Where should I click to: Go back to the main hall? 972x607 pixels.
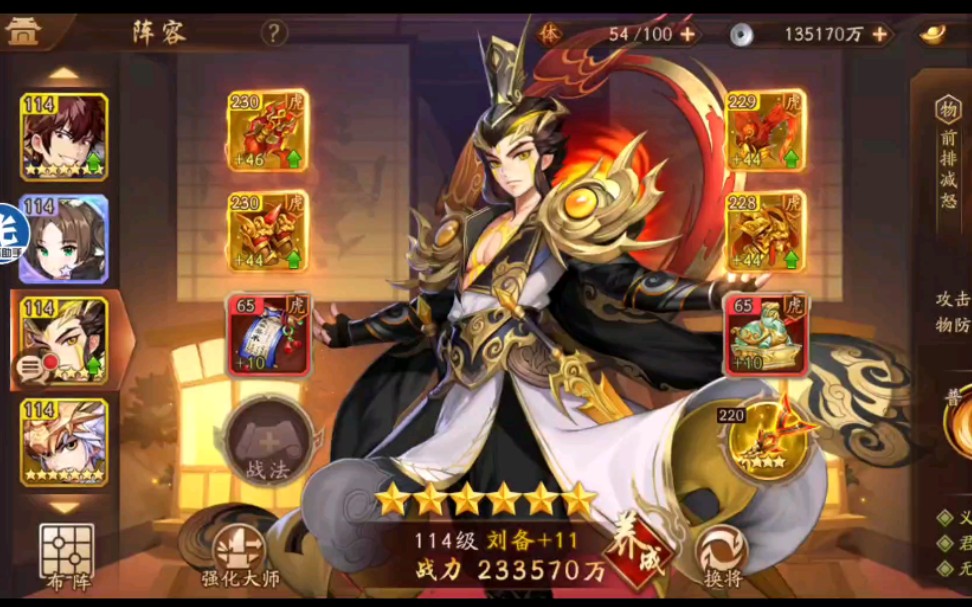click(x=22, y=32)
